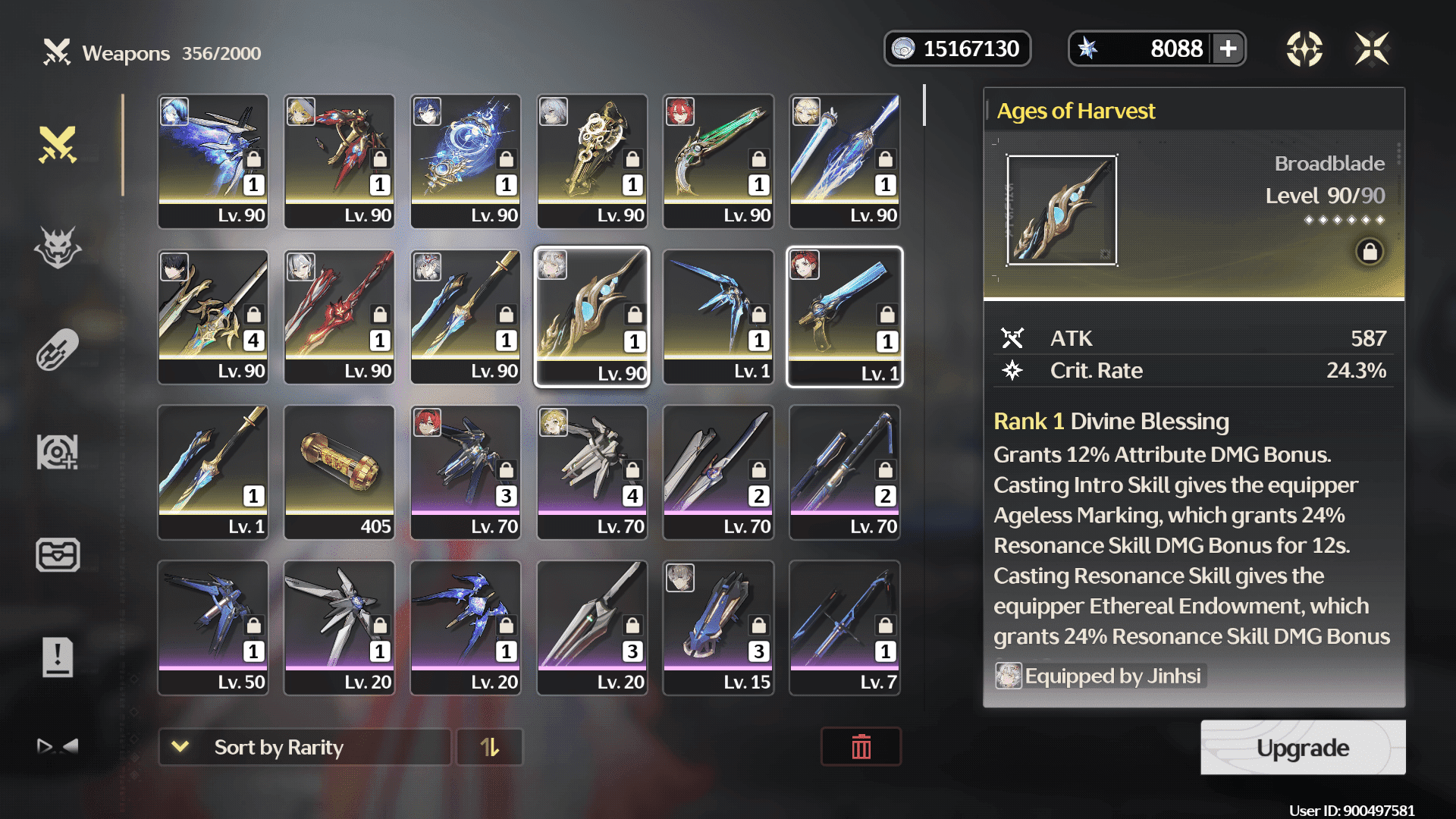The height and width of the screenshot is (819, 1456).
Task: Open the red trash can discard mode
Action: click(861, 748)
